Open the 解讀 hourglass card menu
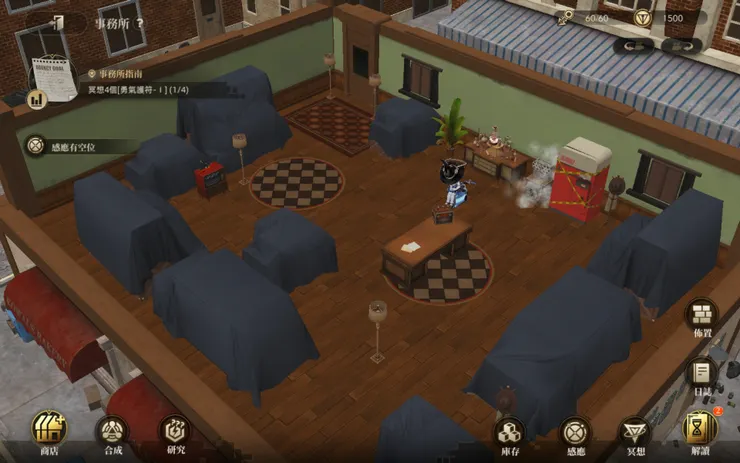The width and height of the screenshot is (740, 463). click(700, 432)
